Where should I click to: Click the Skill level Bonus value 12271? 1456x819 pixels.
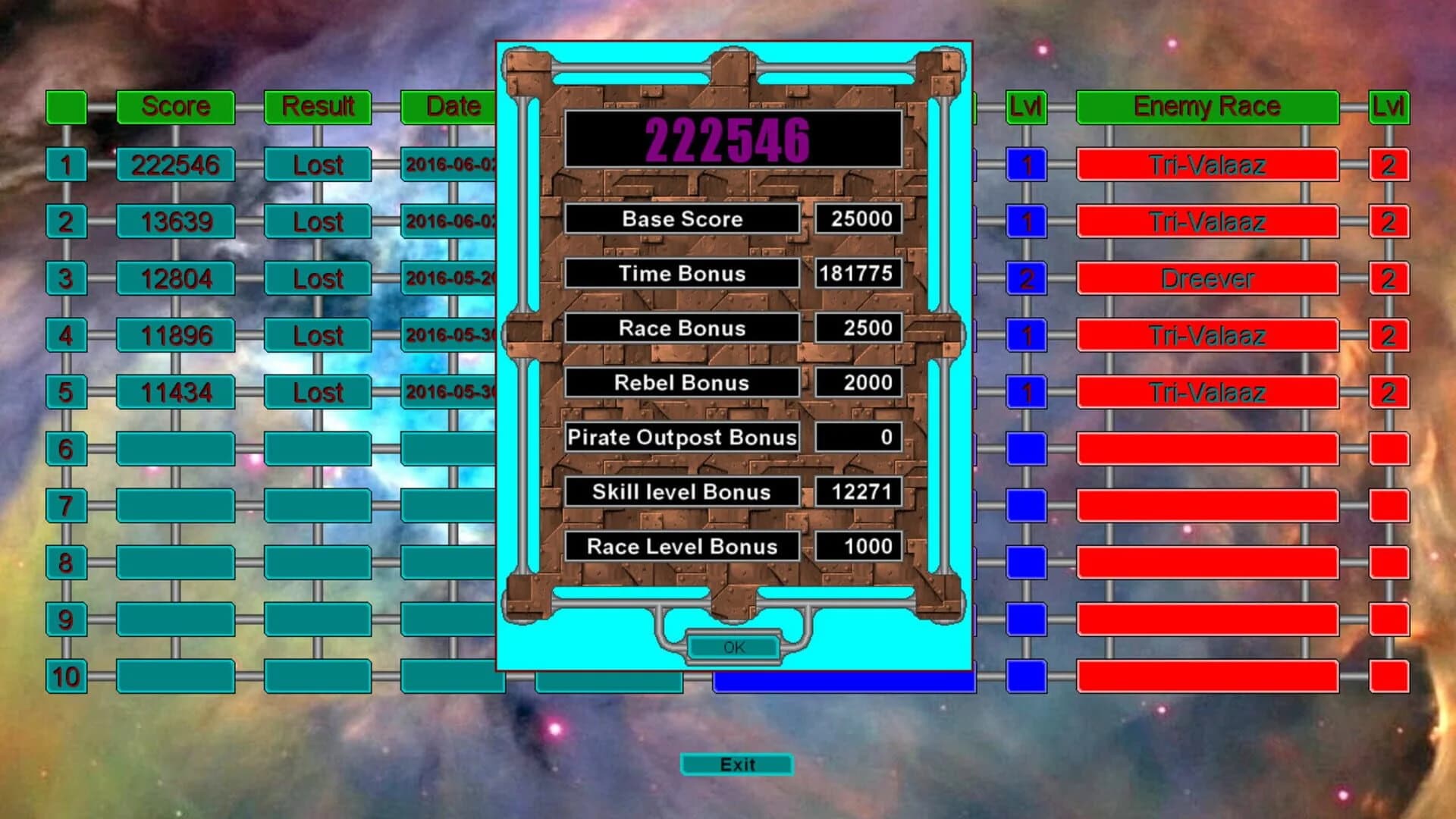[x=857, y=492]
